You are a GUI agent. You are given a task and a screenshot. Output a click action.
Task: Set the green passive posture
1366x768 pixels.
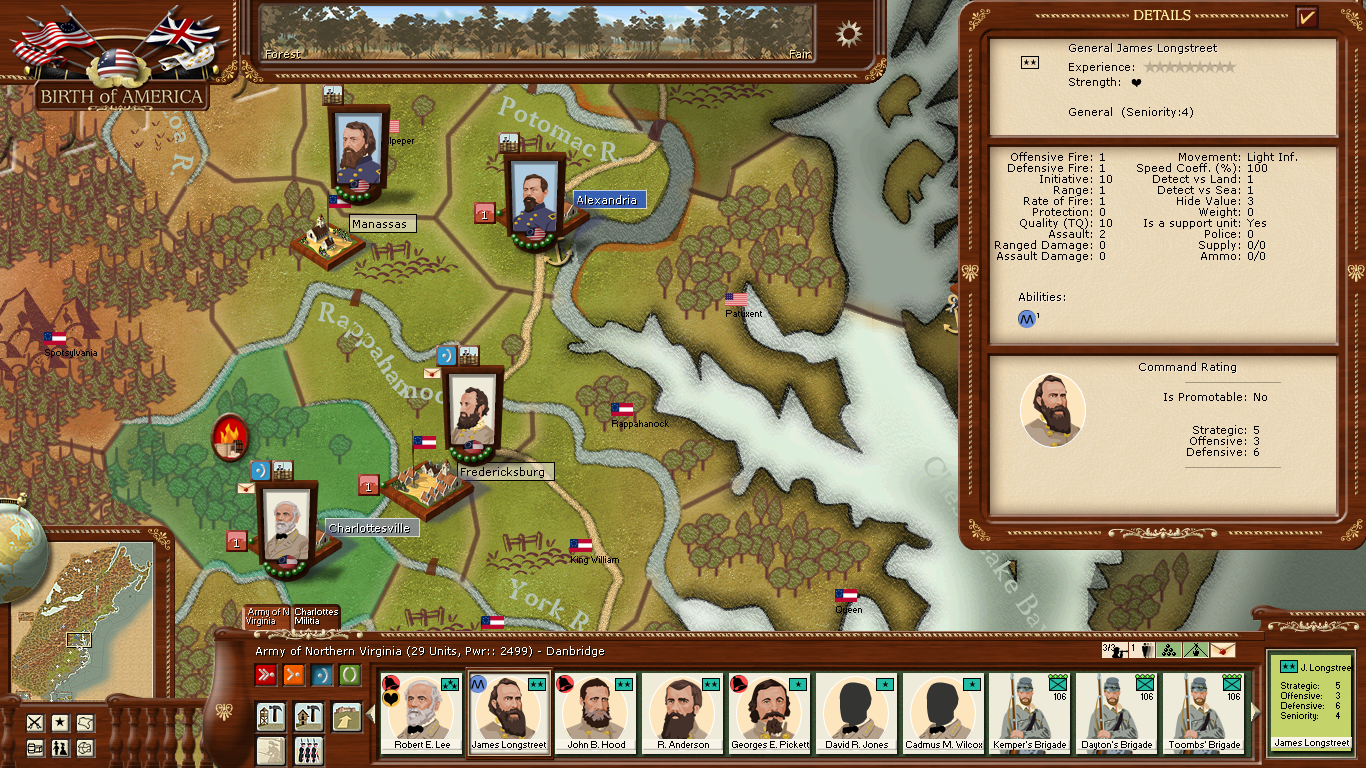(x=350, y=675)
